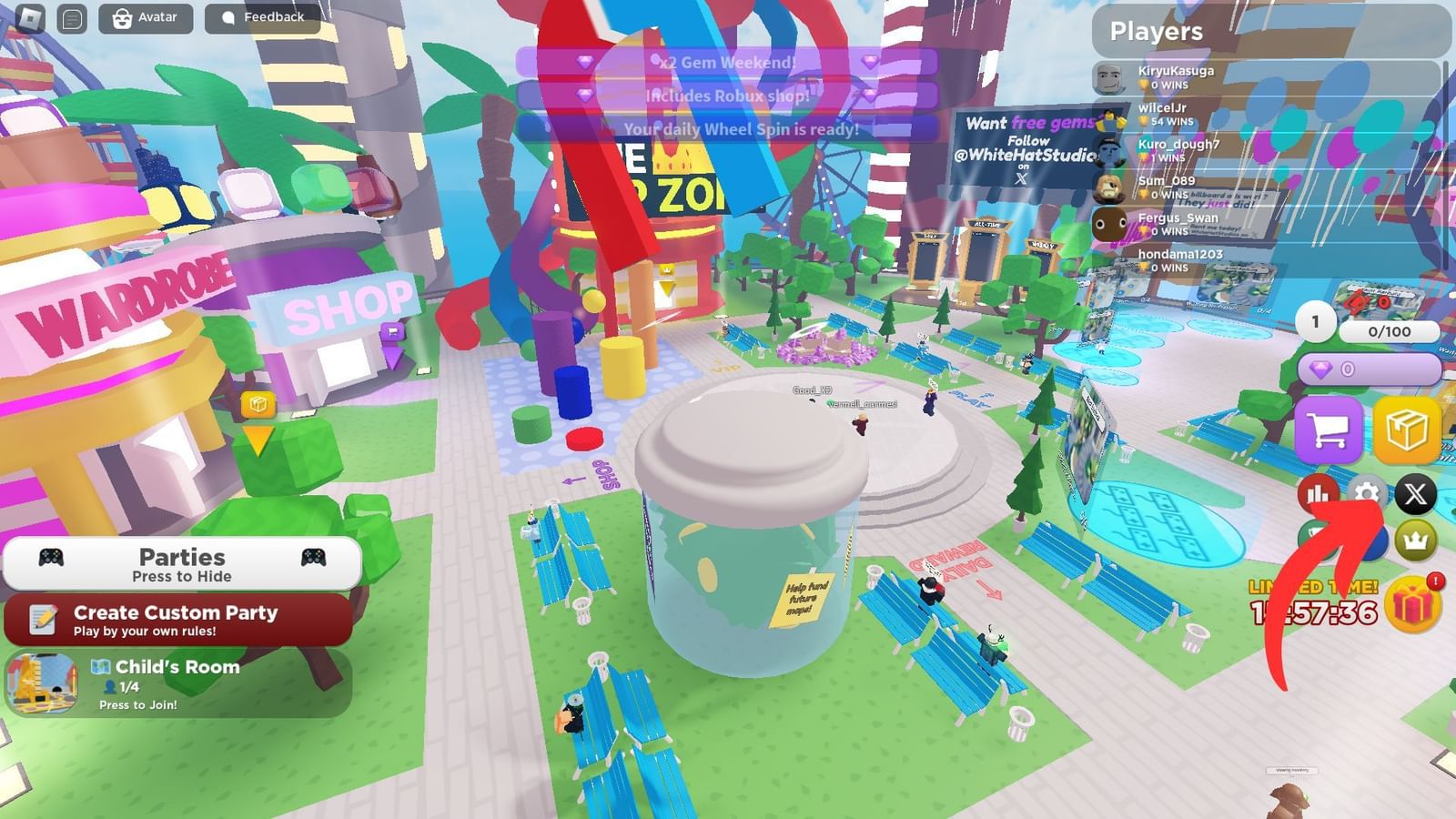Click the Feedback button

coord(262,16)
